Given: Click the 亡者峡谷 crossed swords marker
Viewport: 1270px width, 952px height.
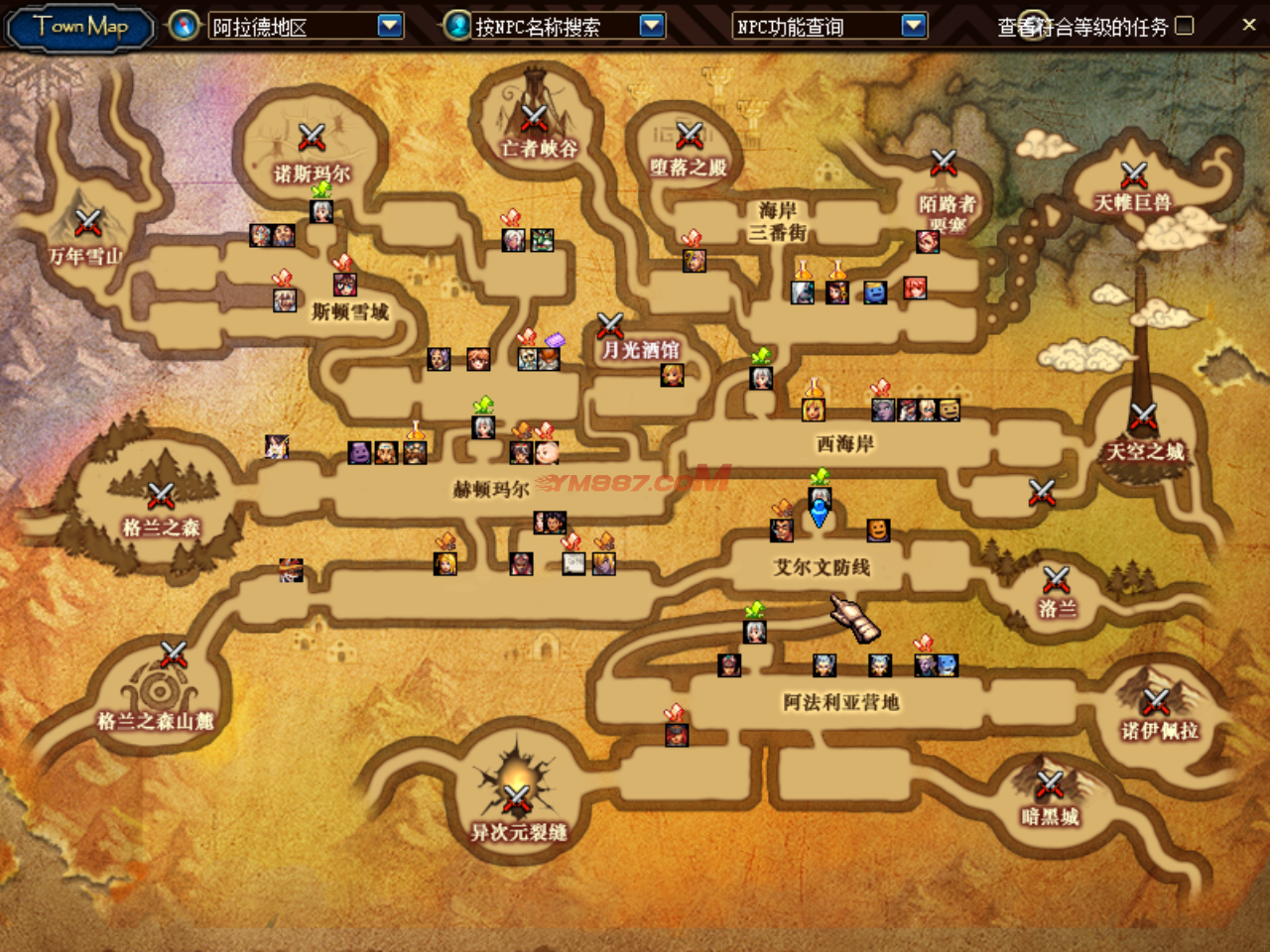Looking at the screenshot, I should [x=535, y=118].
